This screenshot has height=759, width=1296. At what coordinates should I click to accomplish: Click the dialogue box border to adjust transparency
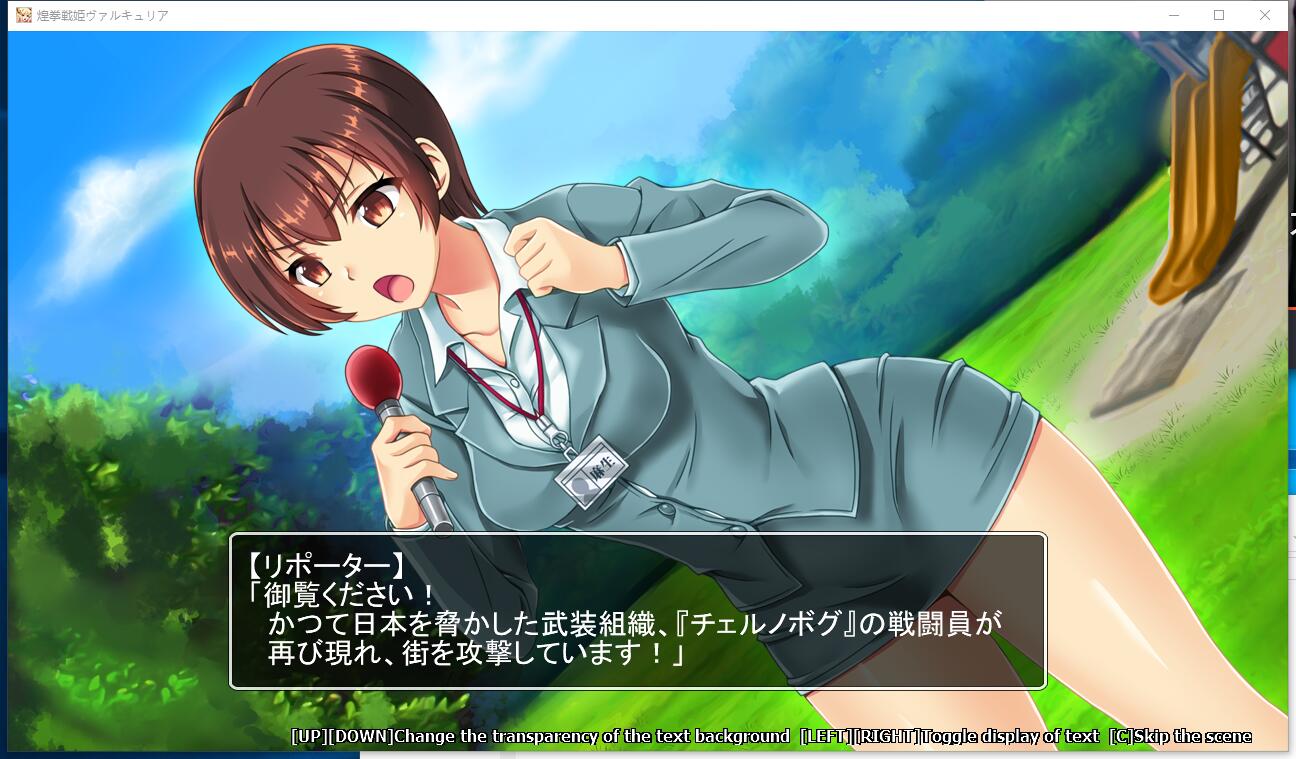(640, 537)
